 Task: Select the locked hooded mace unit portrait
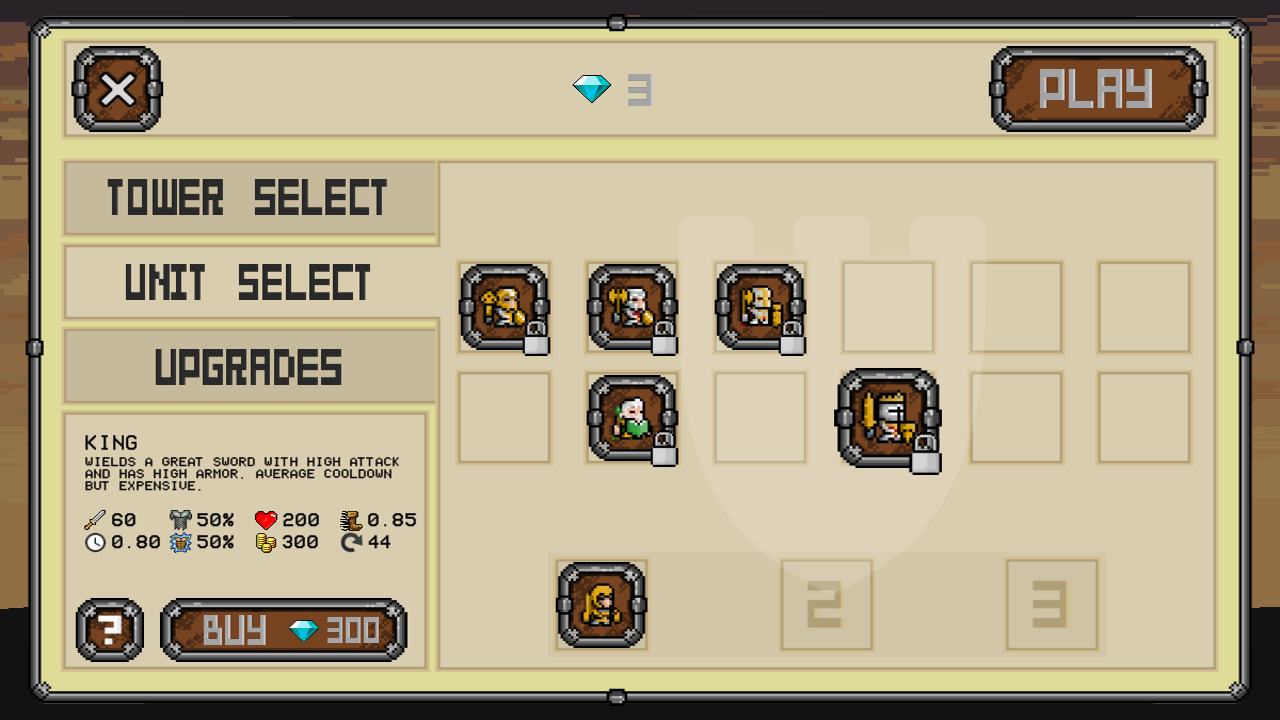click(x=504, y=307)
